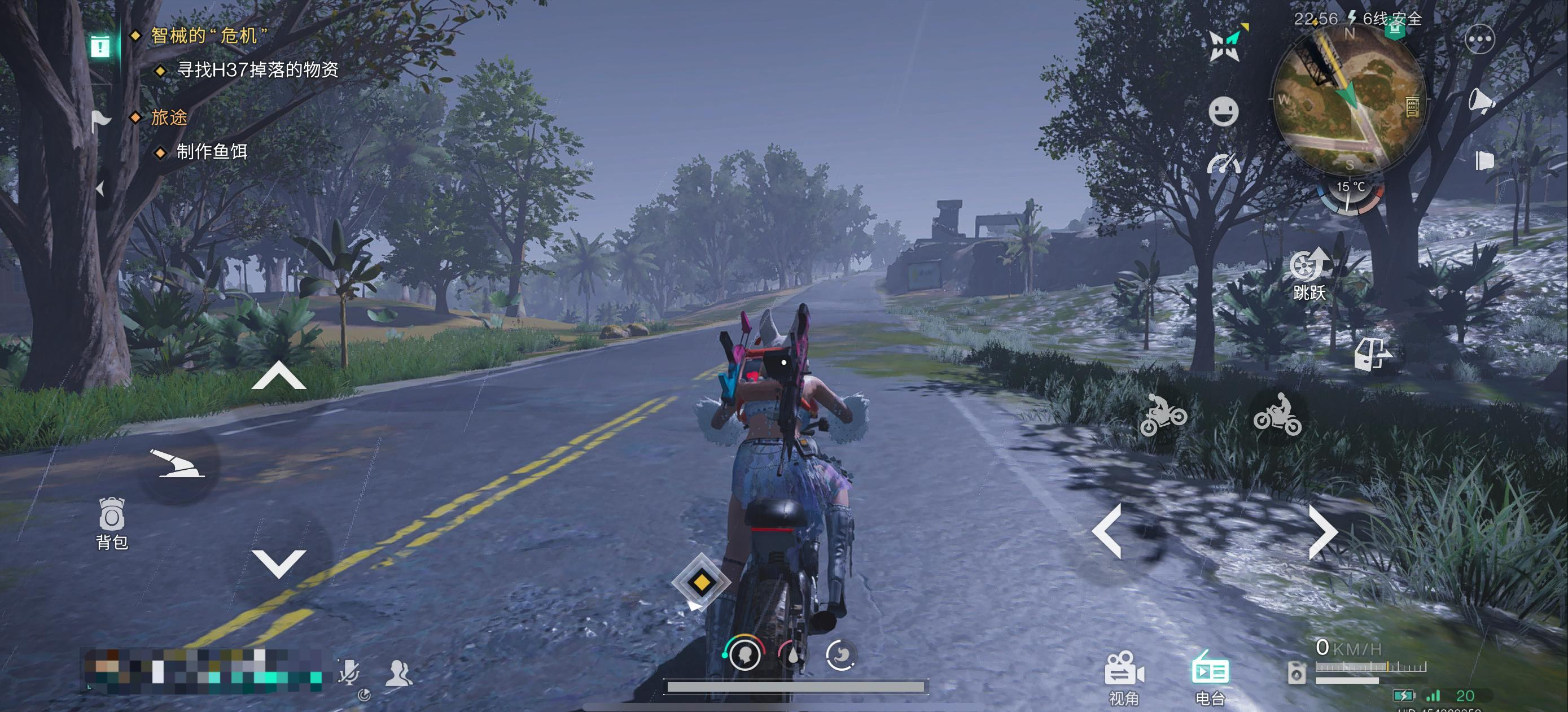
Task: Tap the accelerate up arrow
Action: 278,375
